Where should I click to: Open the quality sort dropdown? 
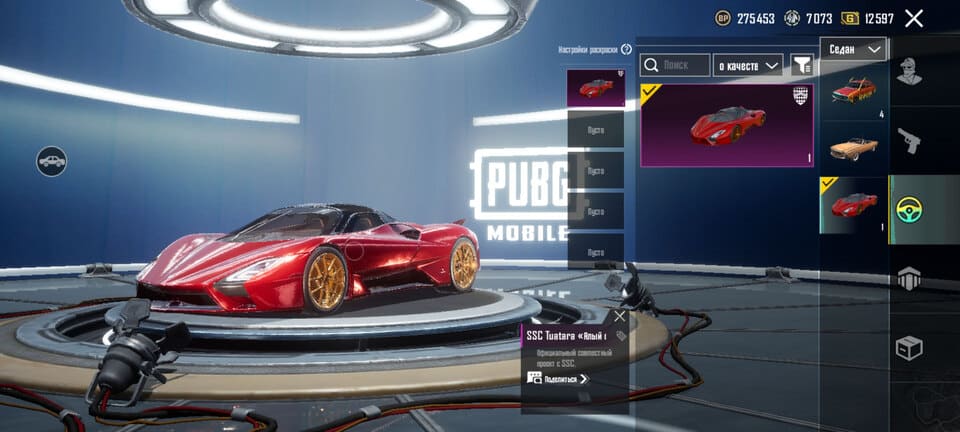[x=748, y=65]
